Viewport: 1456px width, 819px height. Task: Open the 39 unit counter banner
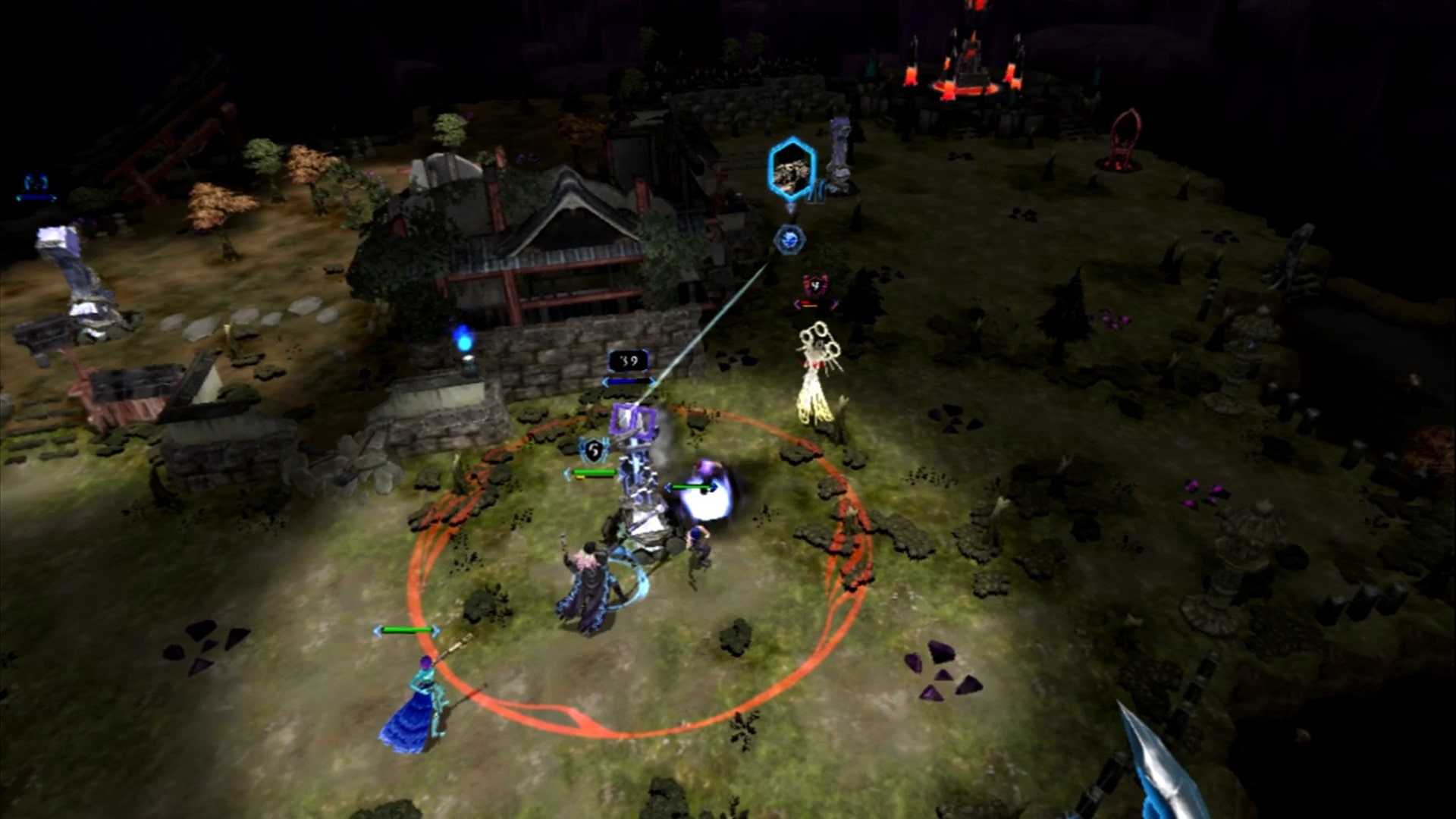[628, 360]
